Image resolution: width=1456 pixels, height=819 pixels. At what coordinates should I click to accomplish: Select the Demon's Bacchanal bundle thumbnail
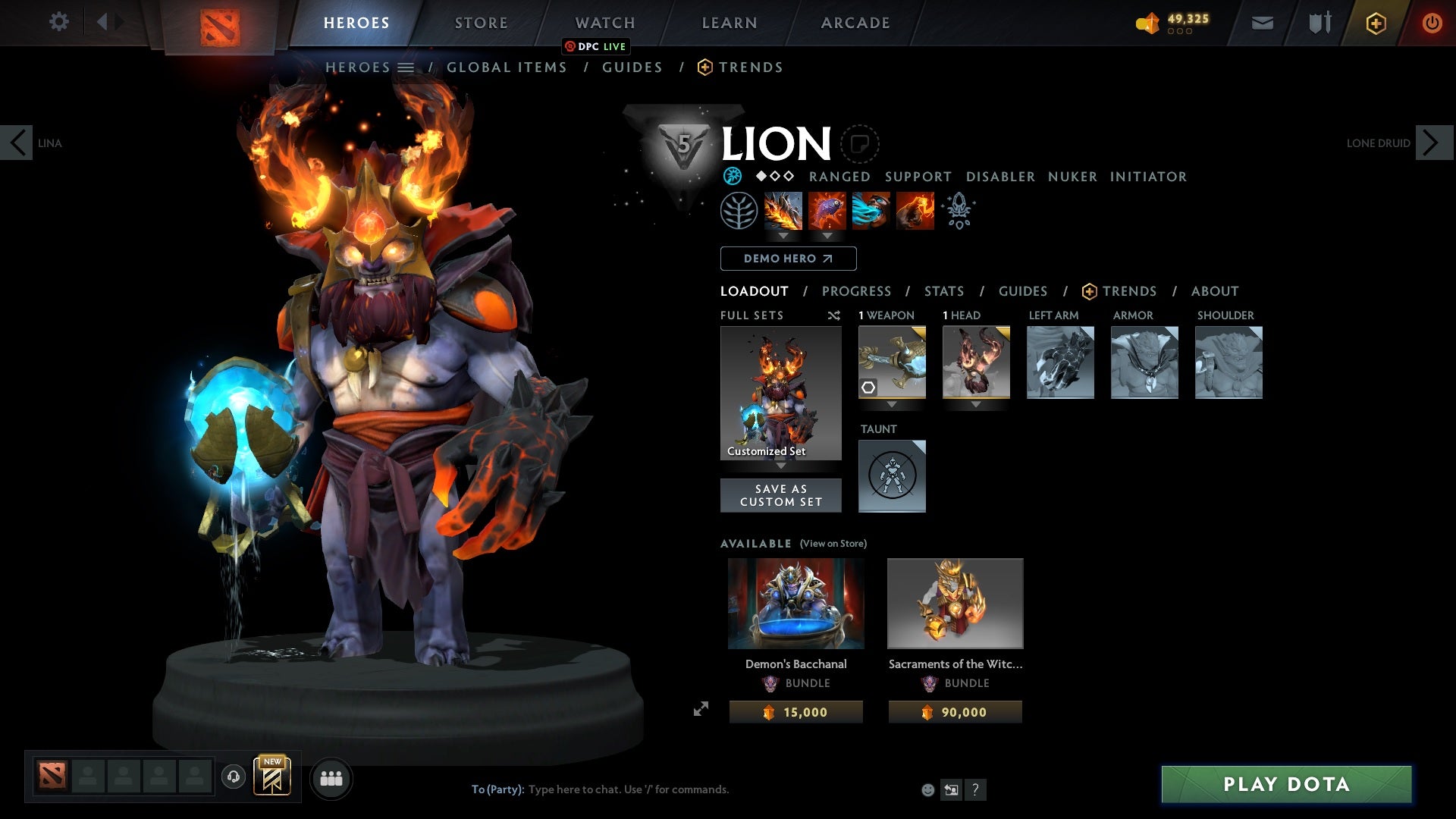point(795,603)
